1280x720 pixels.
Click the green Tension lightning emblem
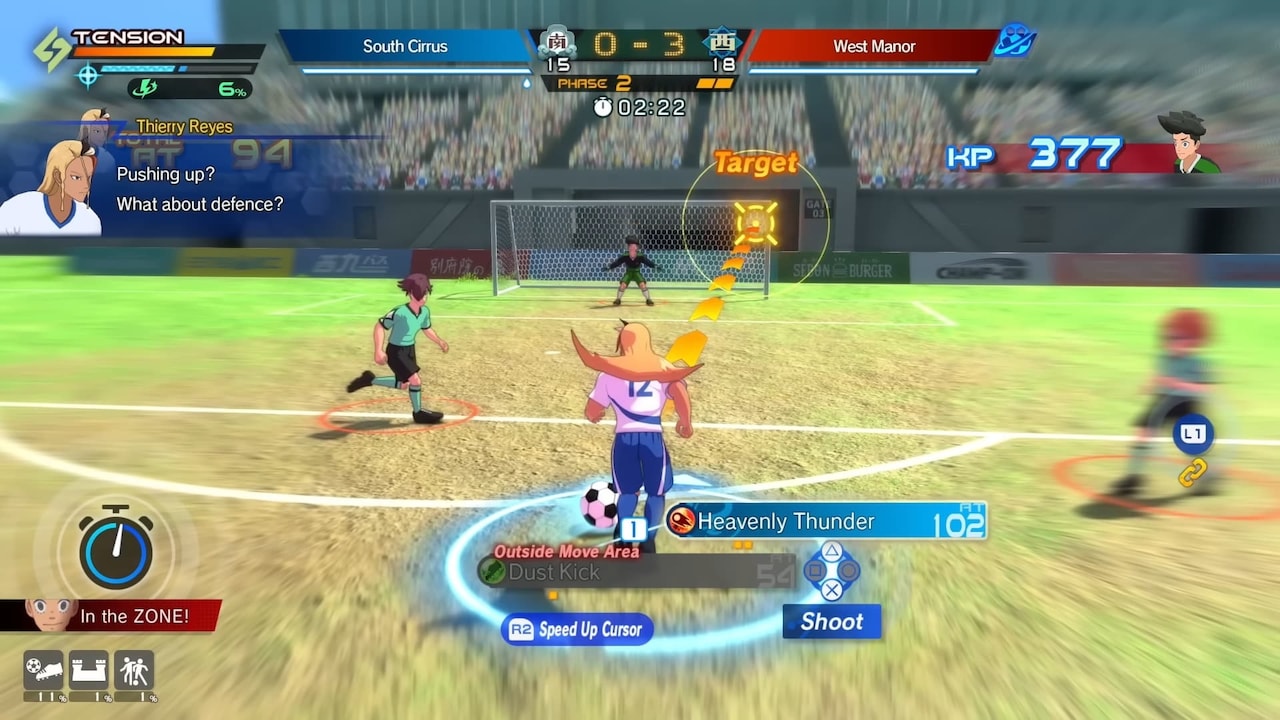[x=52, y=47]
